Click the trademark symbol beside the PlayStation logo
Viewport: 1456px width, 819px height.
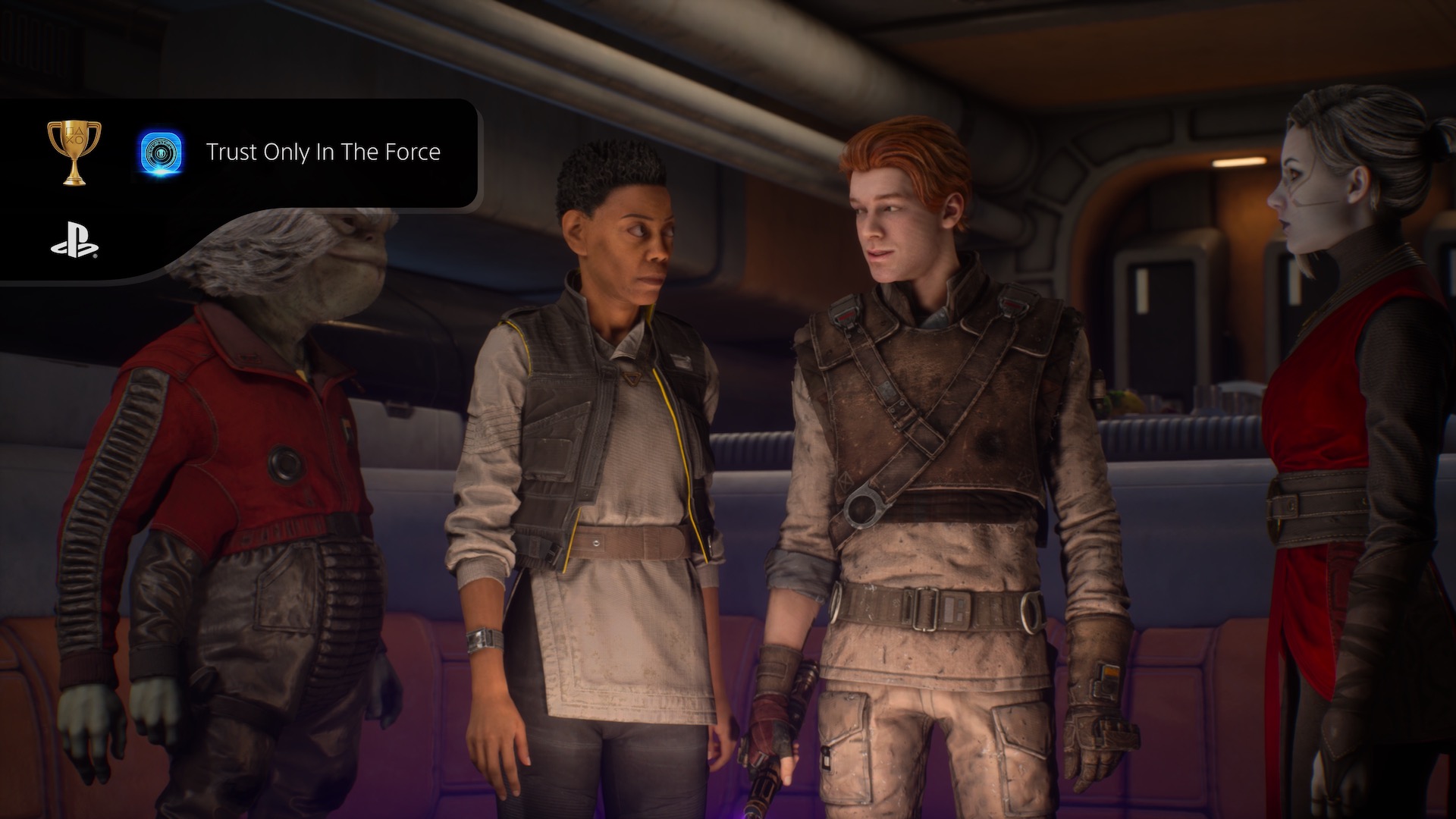click(93, 256)
